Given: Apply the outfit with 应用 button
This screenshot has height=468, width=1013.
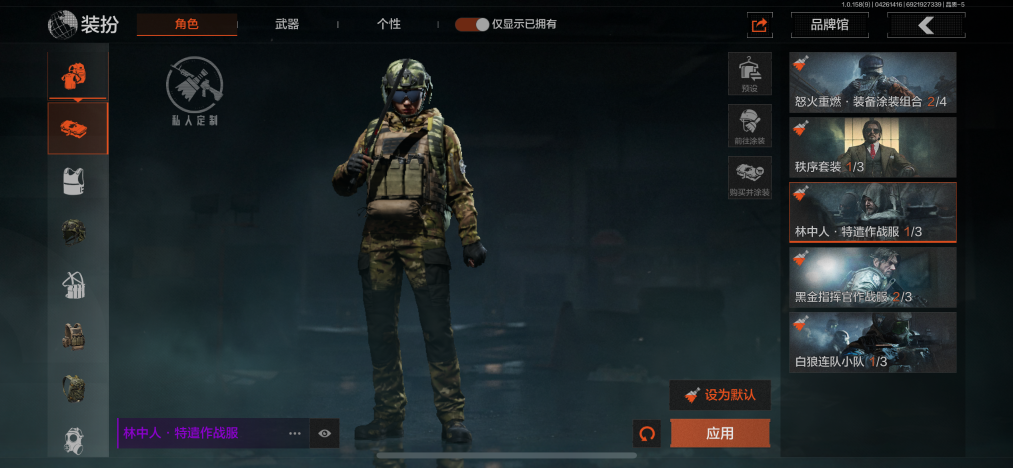Looking at the screenshot, I should coord(720,433).
